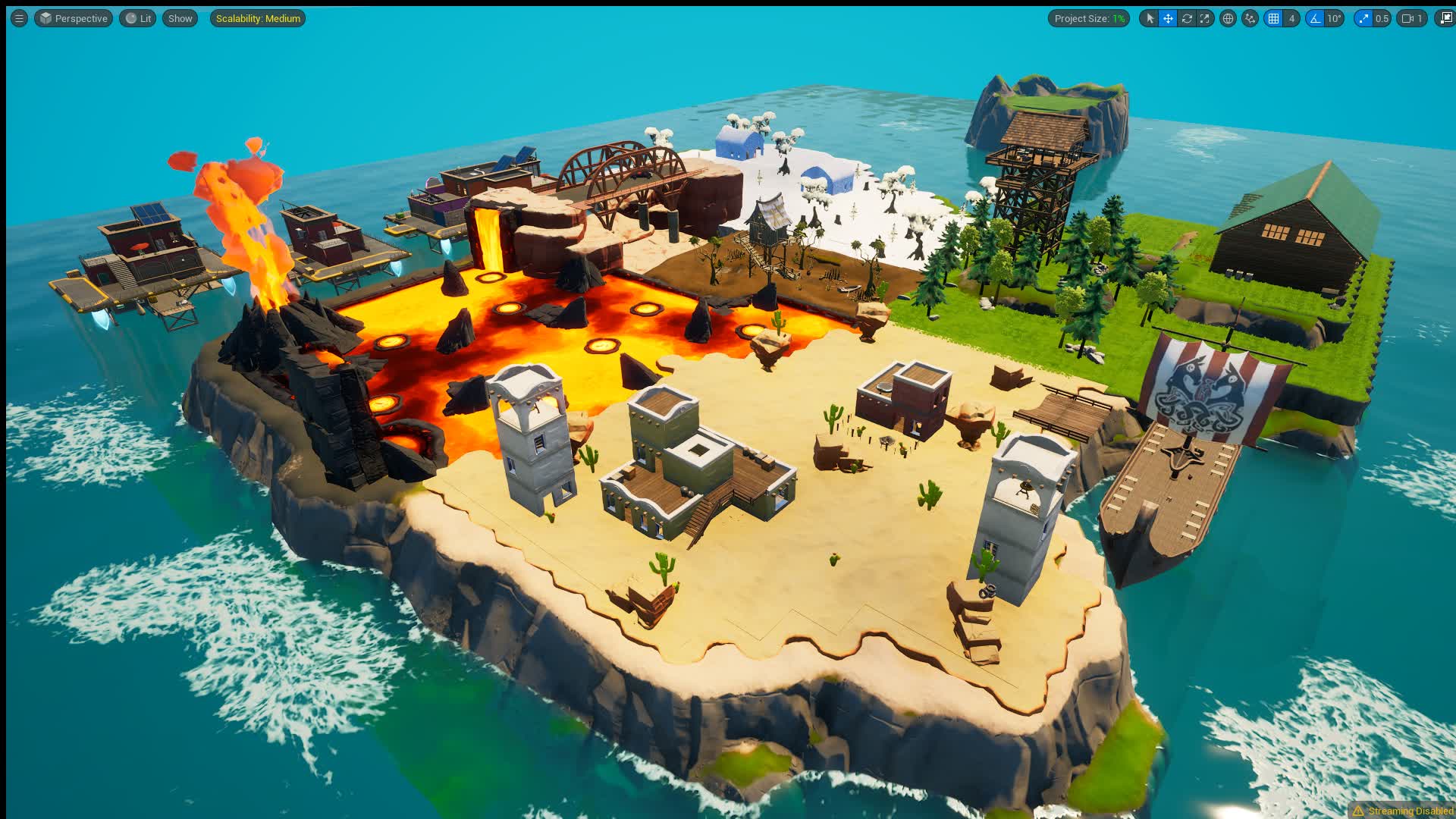Click the 0.5 scale snap value control
1456x819 pixels.
tap(1382, 18)
